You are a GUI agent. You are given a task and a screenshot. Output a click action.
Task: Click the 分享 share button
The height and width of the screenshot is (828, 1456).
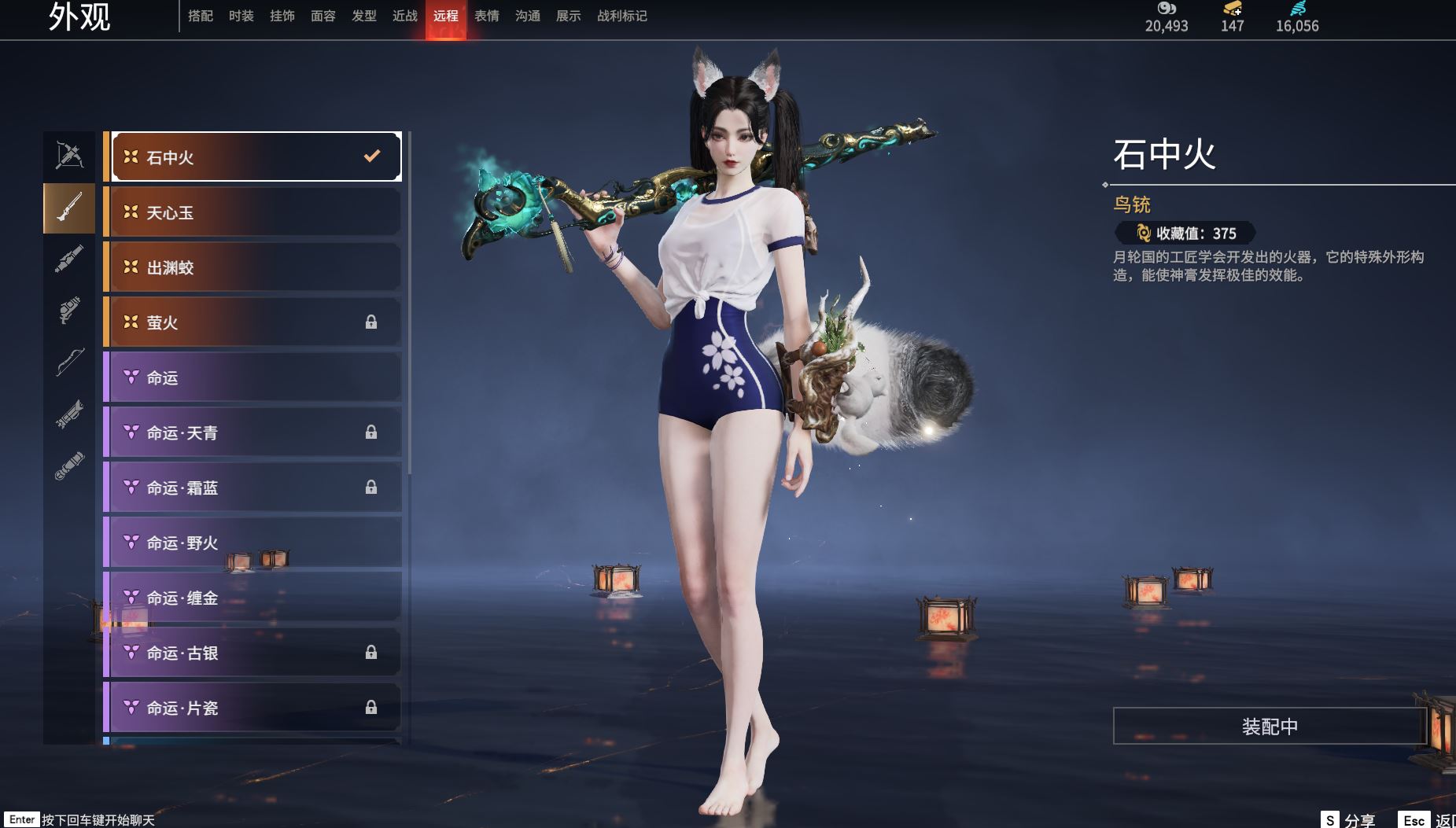point(1348,820)
